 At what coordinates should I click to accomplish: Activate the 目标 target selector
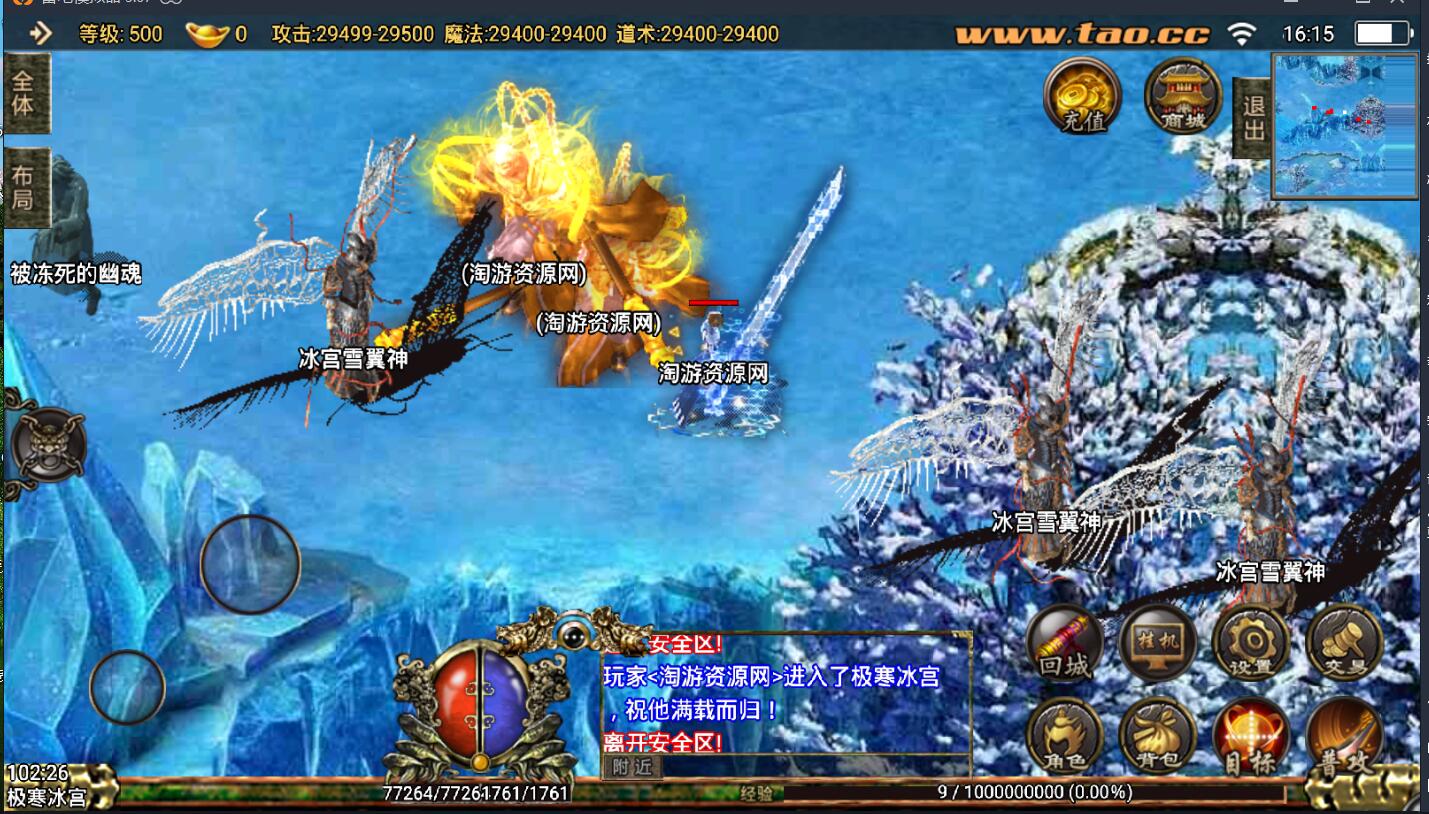click(1250, 736)
